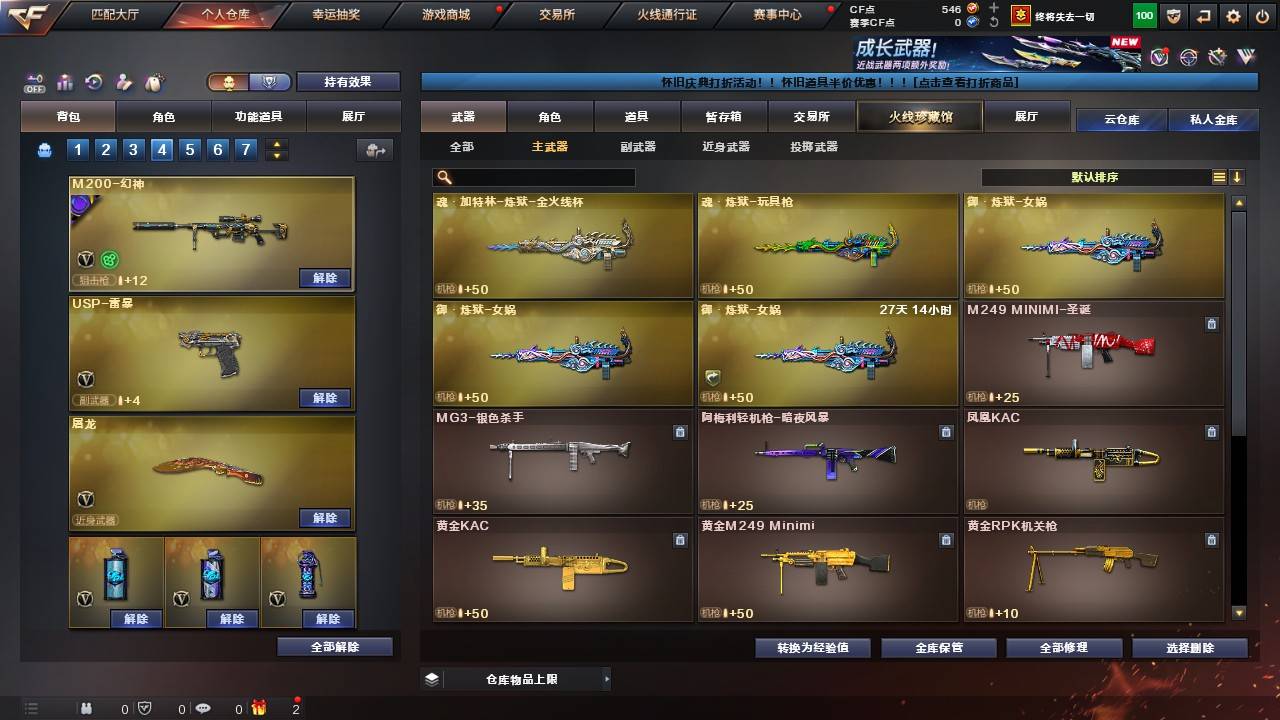The image size is (1280, 720).
Task: Open the chat bubble icon at bottom
Action: point(204,709)
